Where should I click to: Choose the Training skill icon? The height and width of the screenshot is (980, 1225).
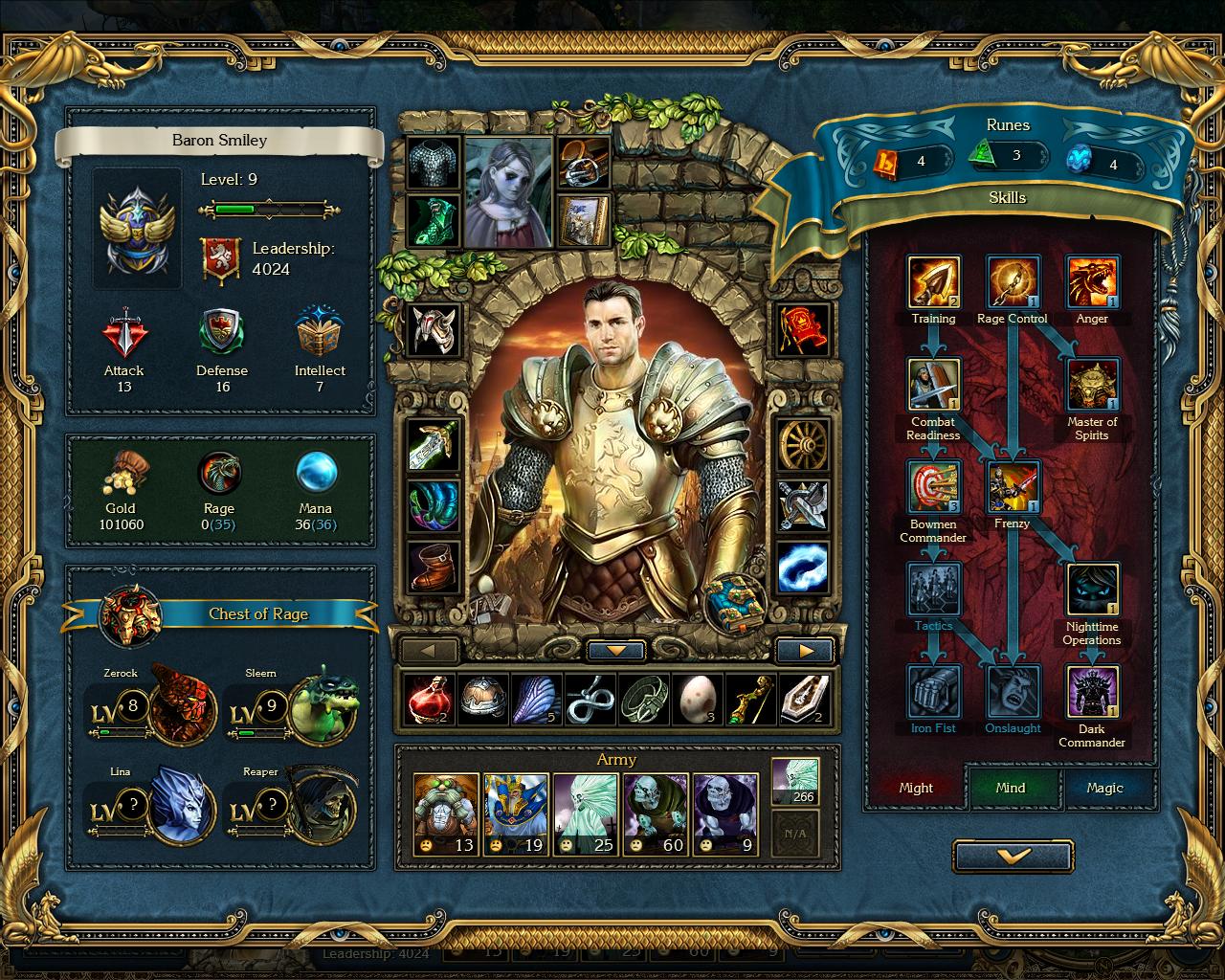(933, 282)
